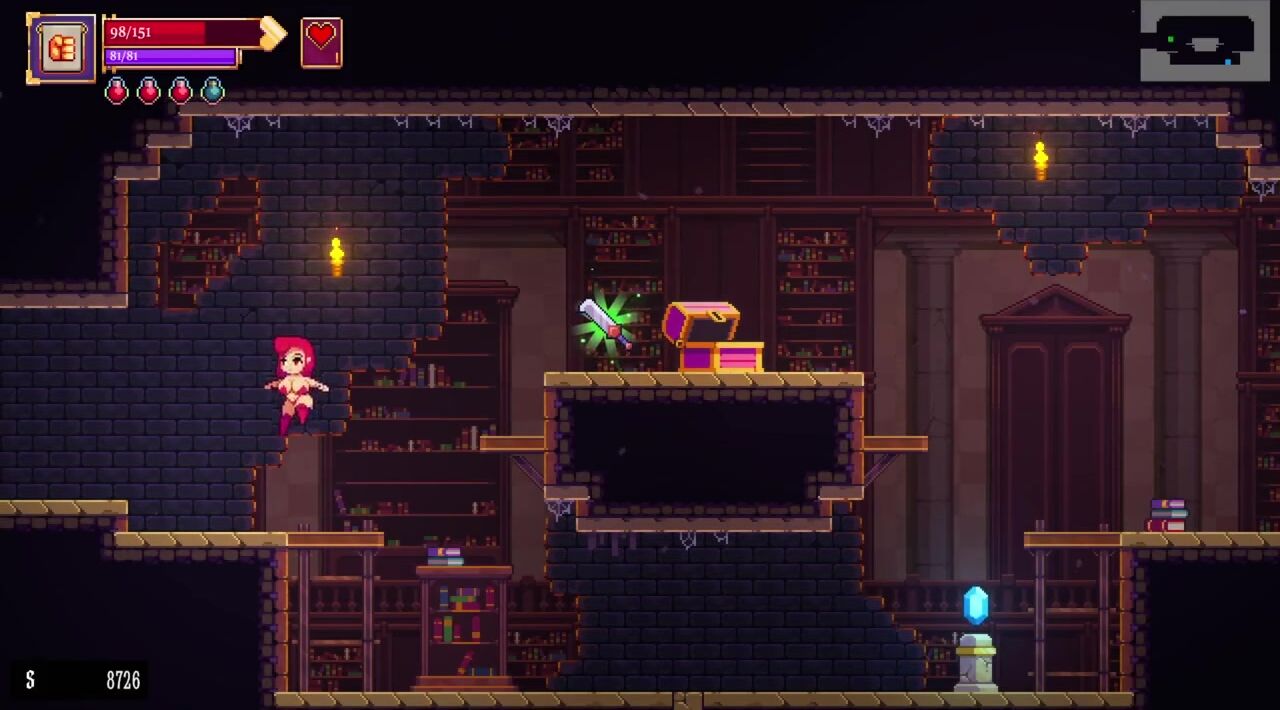Click the heart card item slot

click(x=321, y=42)
